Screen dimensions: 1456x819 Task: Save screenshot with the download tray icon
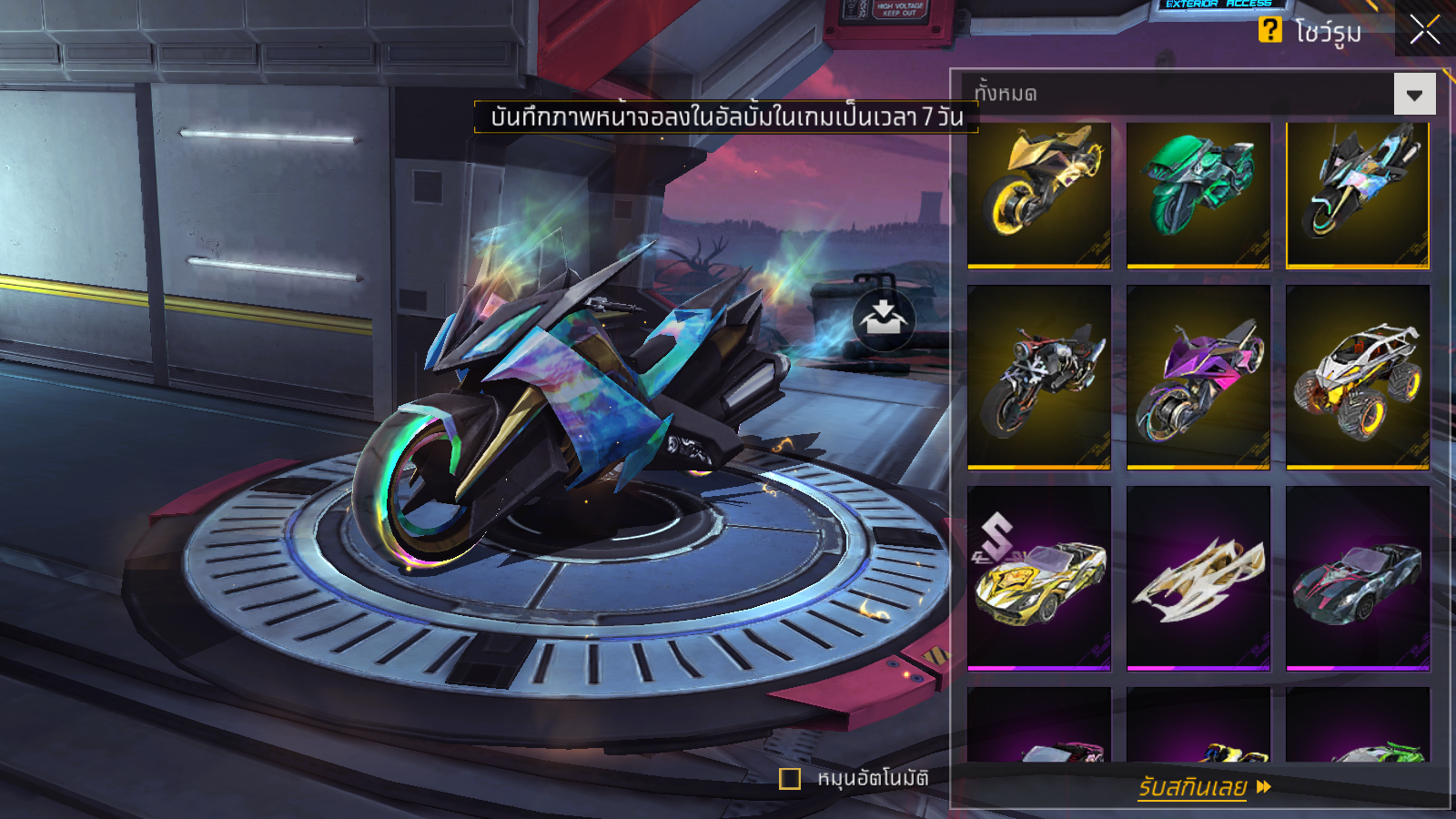883,319
